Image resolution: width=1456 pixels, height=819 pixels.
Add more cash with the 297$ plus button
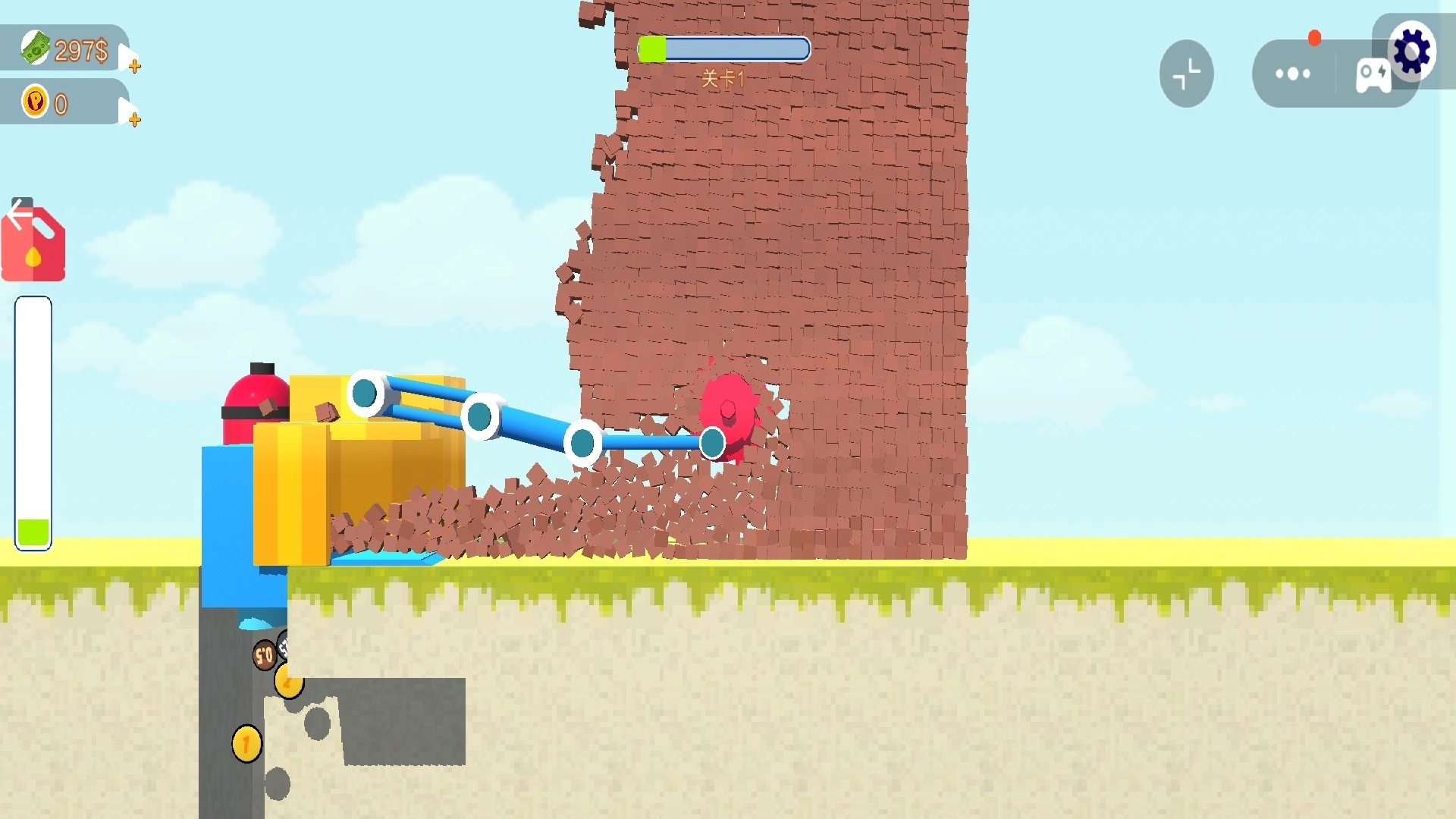tap(133, 65)
